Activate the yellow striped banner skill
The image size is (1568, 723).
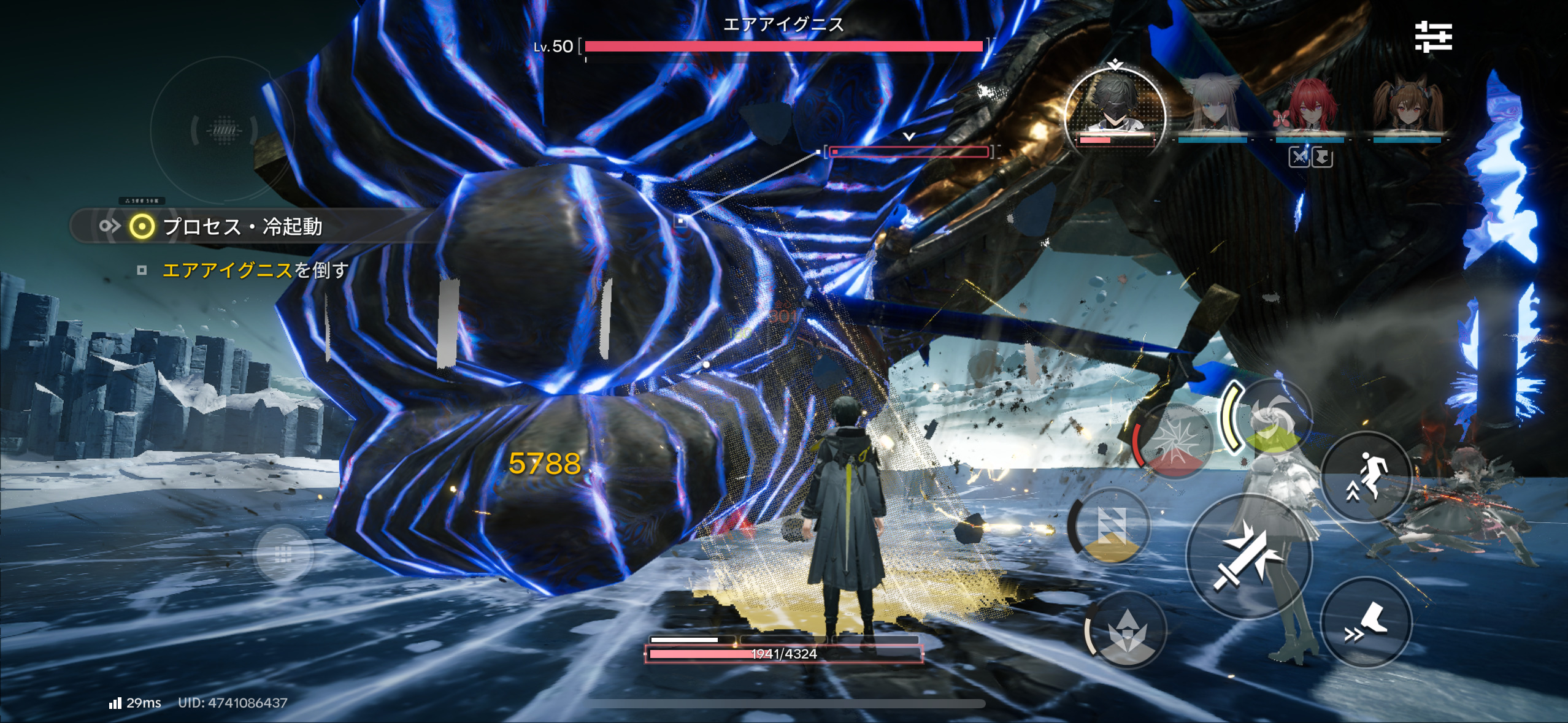pos(1110,527)
